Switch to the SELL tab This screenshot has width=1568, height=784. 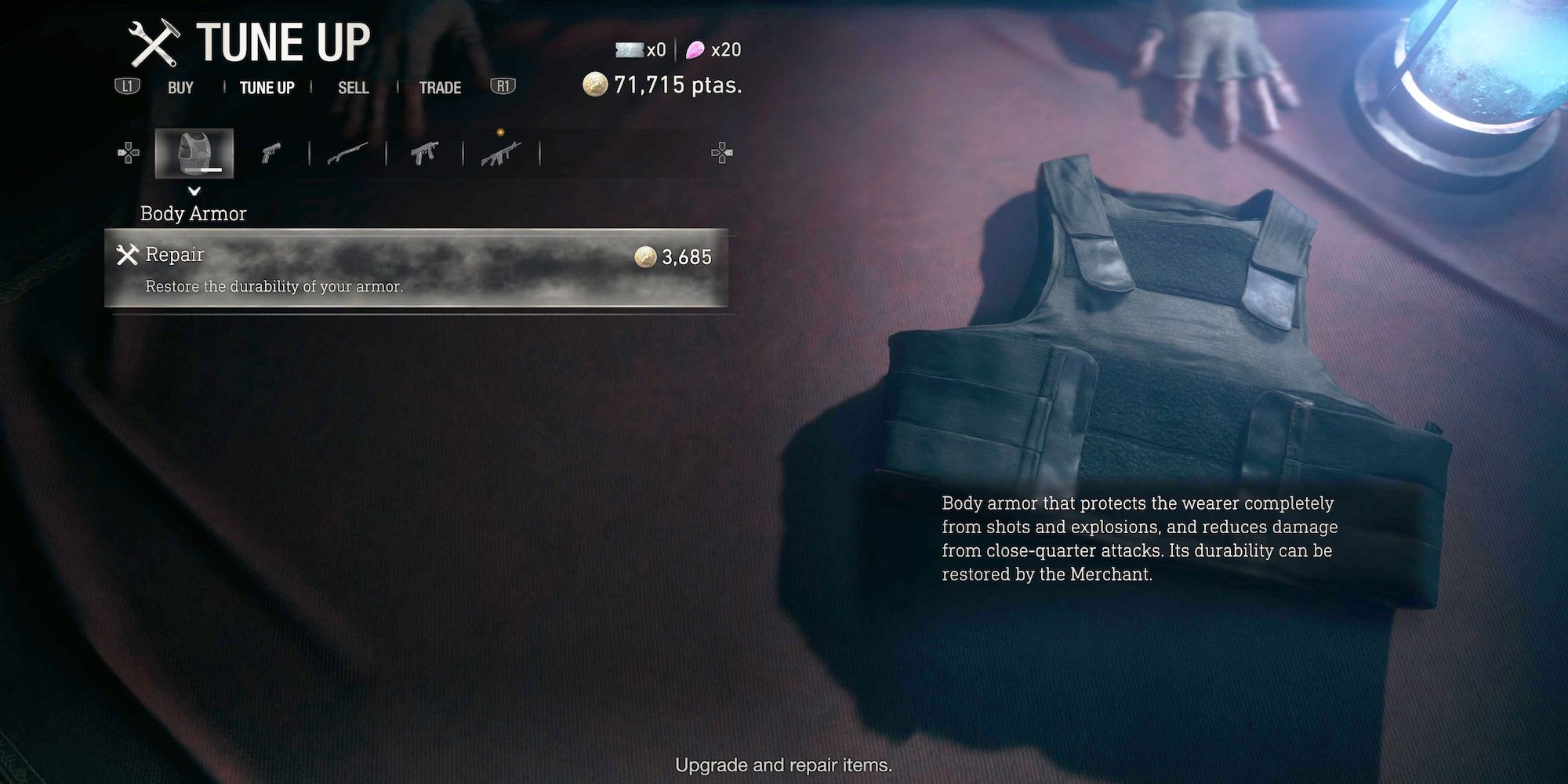coord(354,88)
